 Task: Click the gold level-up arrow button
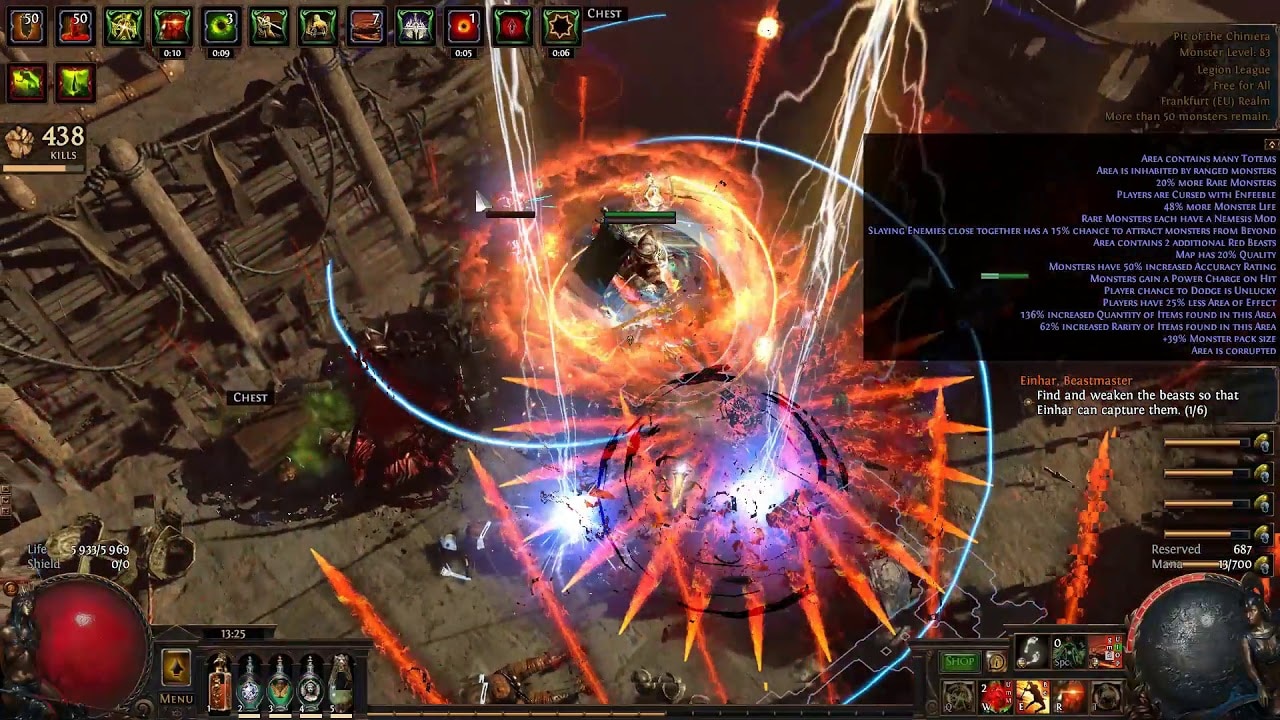(x=176, y=669)
